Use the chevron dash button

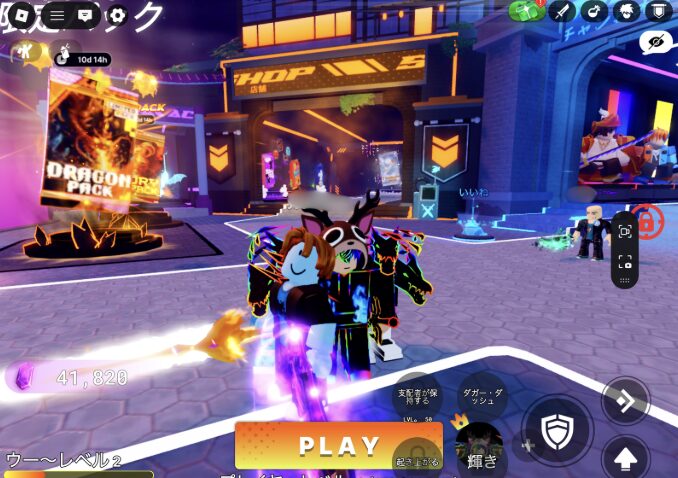tap(625, 401)
